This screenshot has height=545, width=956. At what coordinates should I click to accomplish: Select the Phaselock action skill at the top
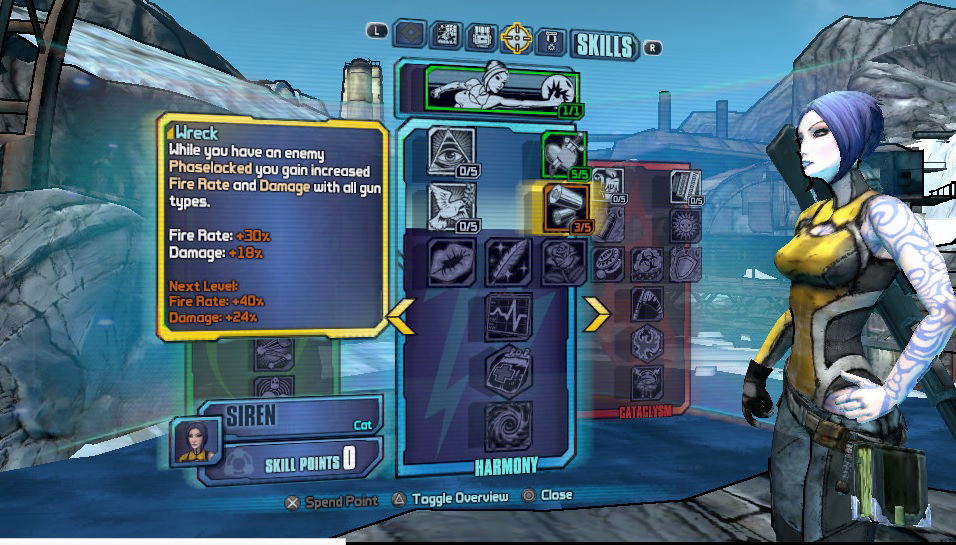(x=502, y=90)
